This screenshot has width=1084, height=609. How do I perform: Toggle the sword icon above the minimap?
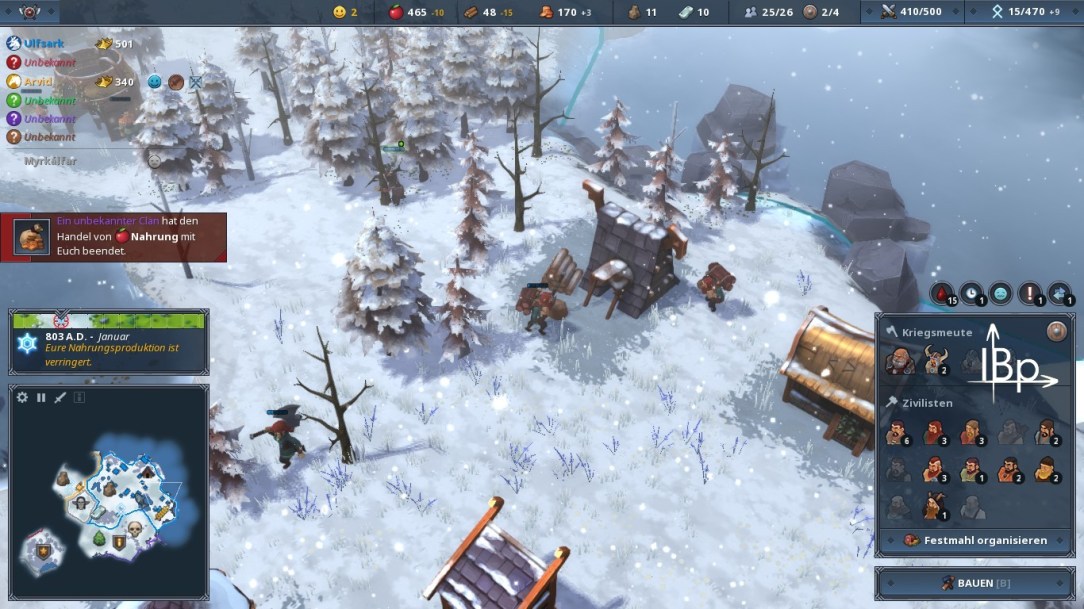pos(60,398)
